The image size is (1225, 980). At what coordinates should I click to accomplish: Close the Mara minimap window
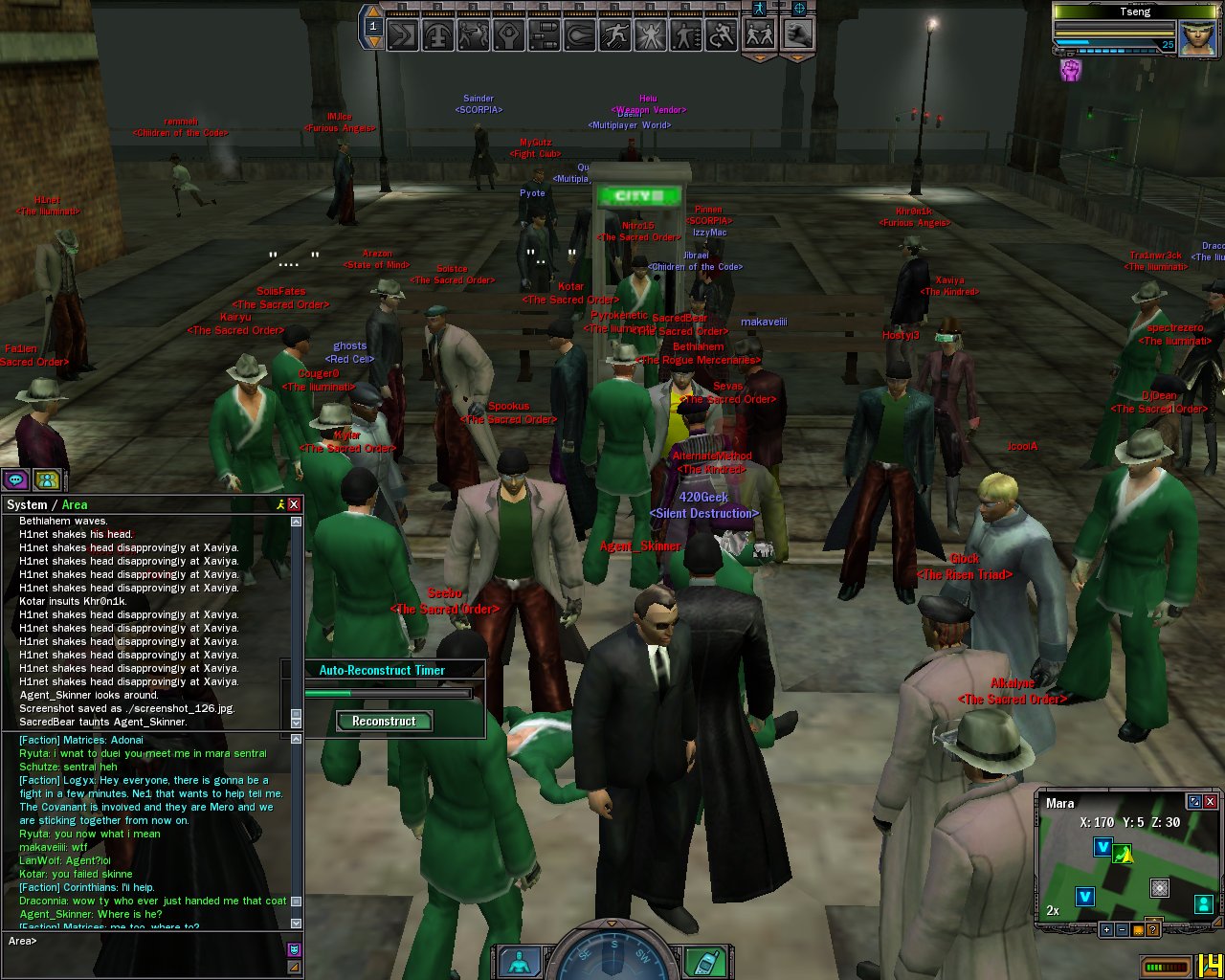pos(1211,802)
